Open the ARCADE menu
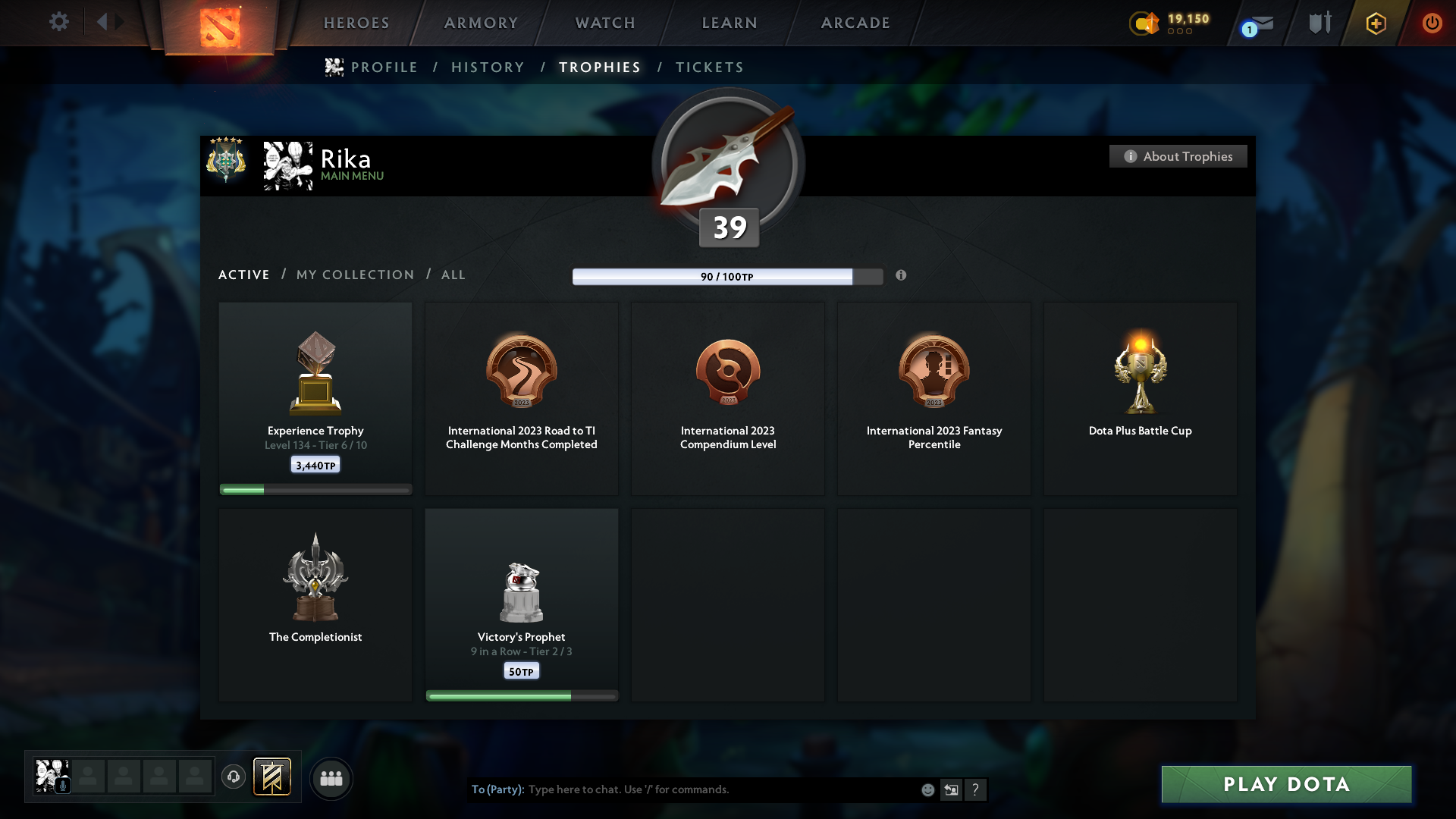This screenshot has width=1456, height=819. point(855,23)
